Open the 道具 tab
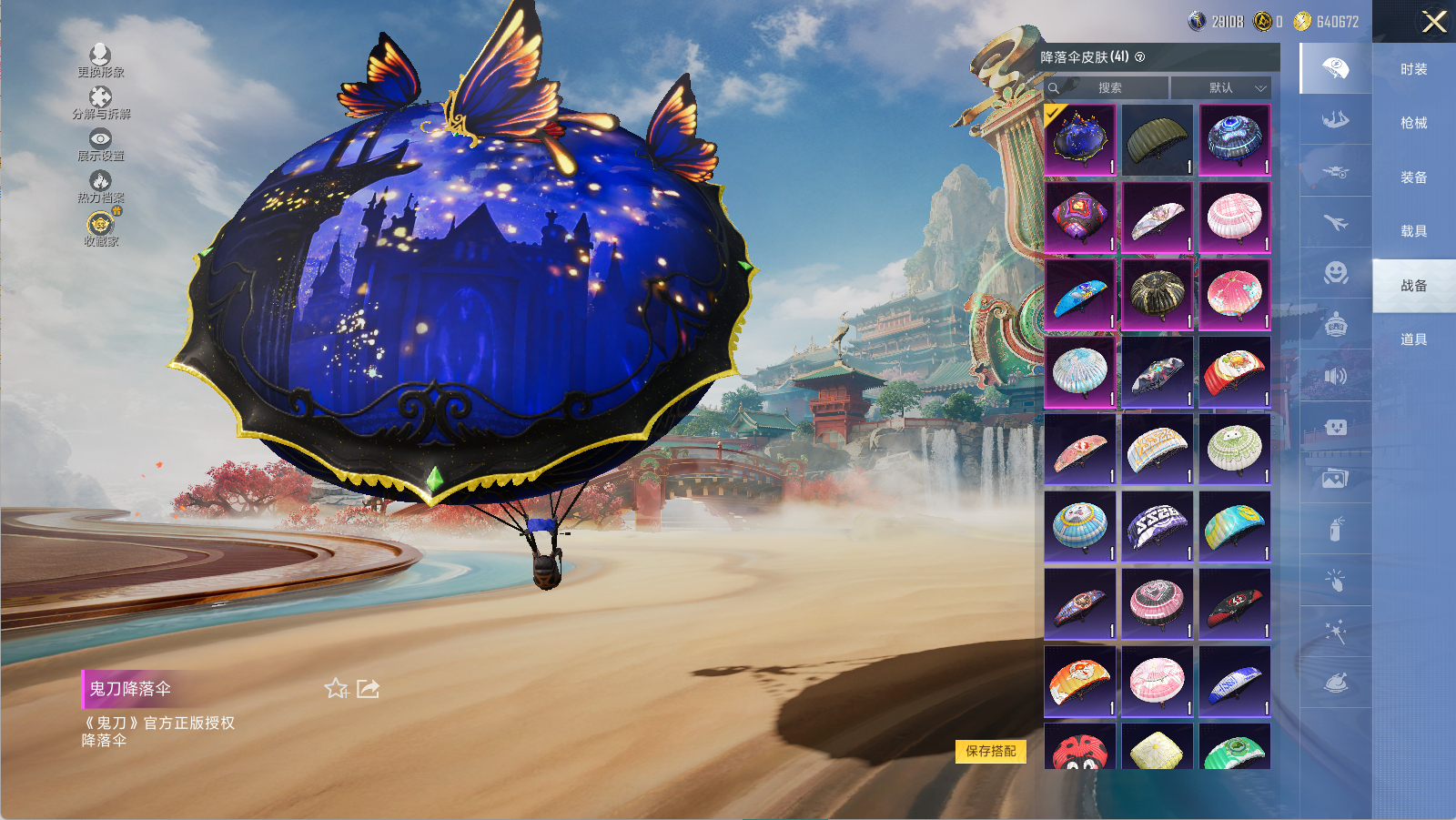The width and height of the screenshot is (1456, 820). (1413, 339)
